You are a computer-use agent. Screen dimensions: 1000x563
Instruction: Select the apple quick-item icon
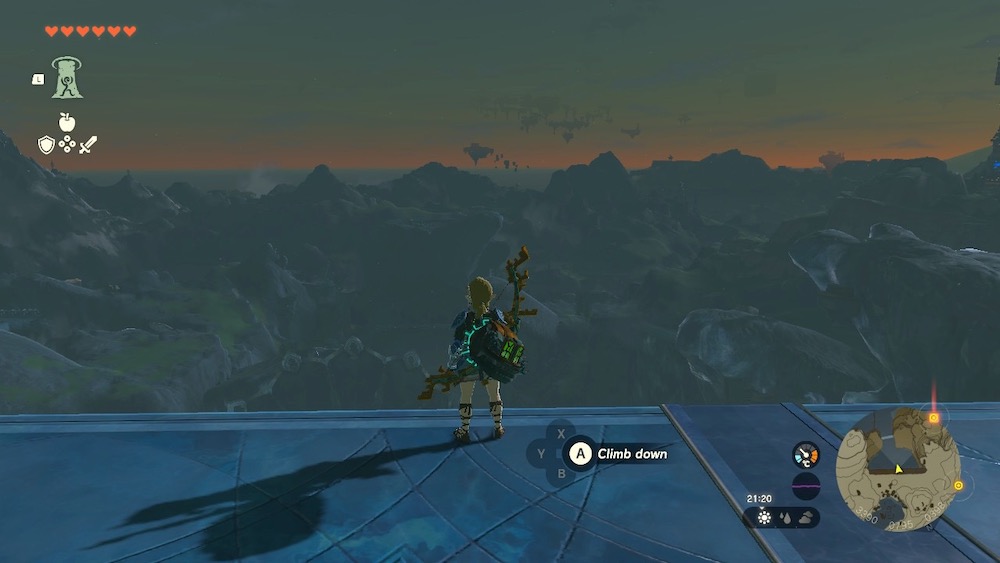(67, 122)
